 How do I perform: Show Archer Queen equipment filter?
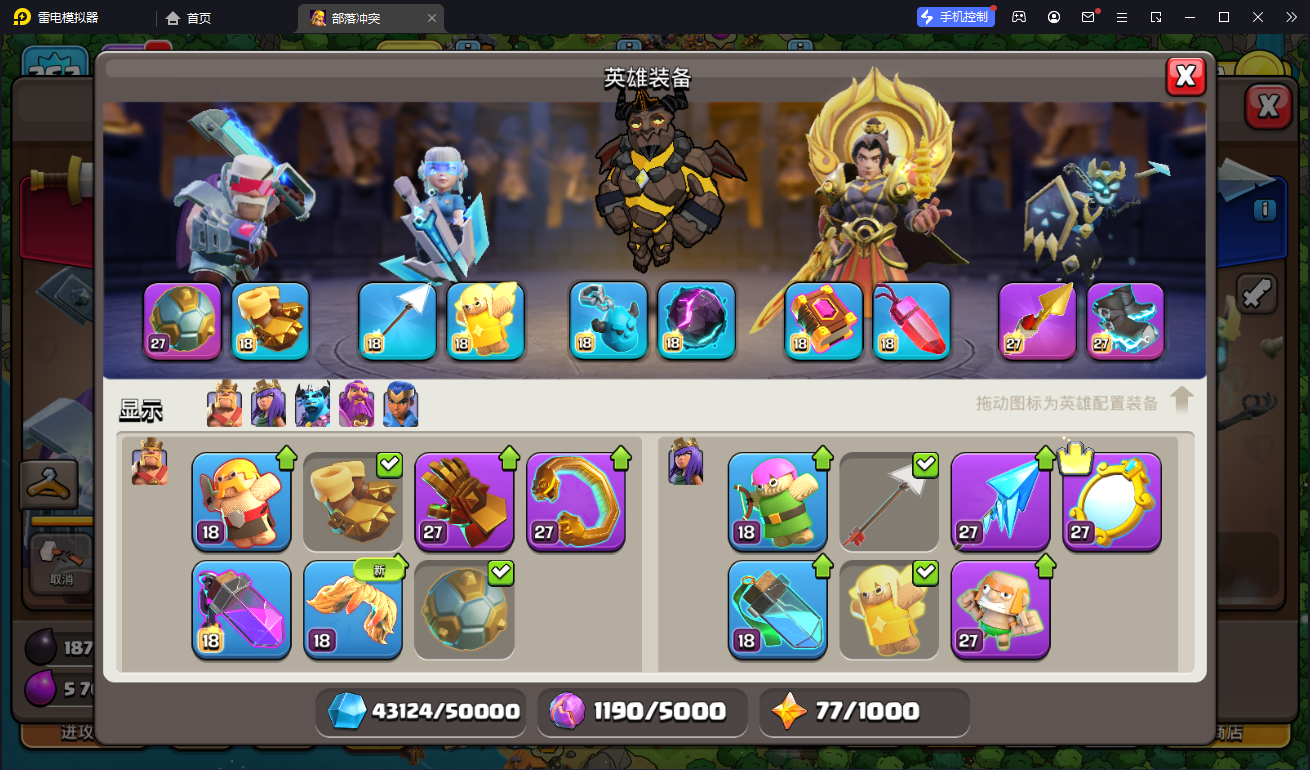(268, 405)
